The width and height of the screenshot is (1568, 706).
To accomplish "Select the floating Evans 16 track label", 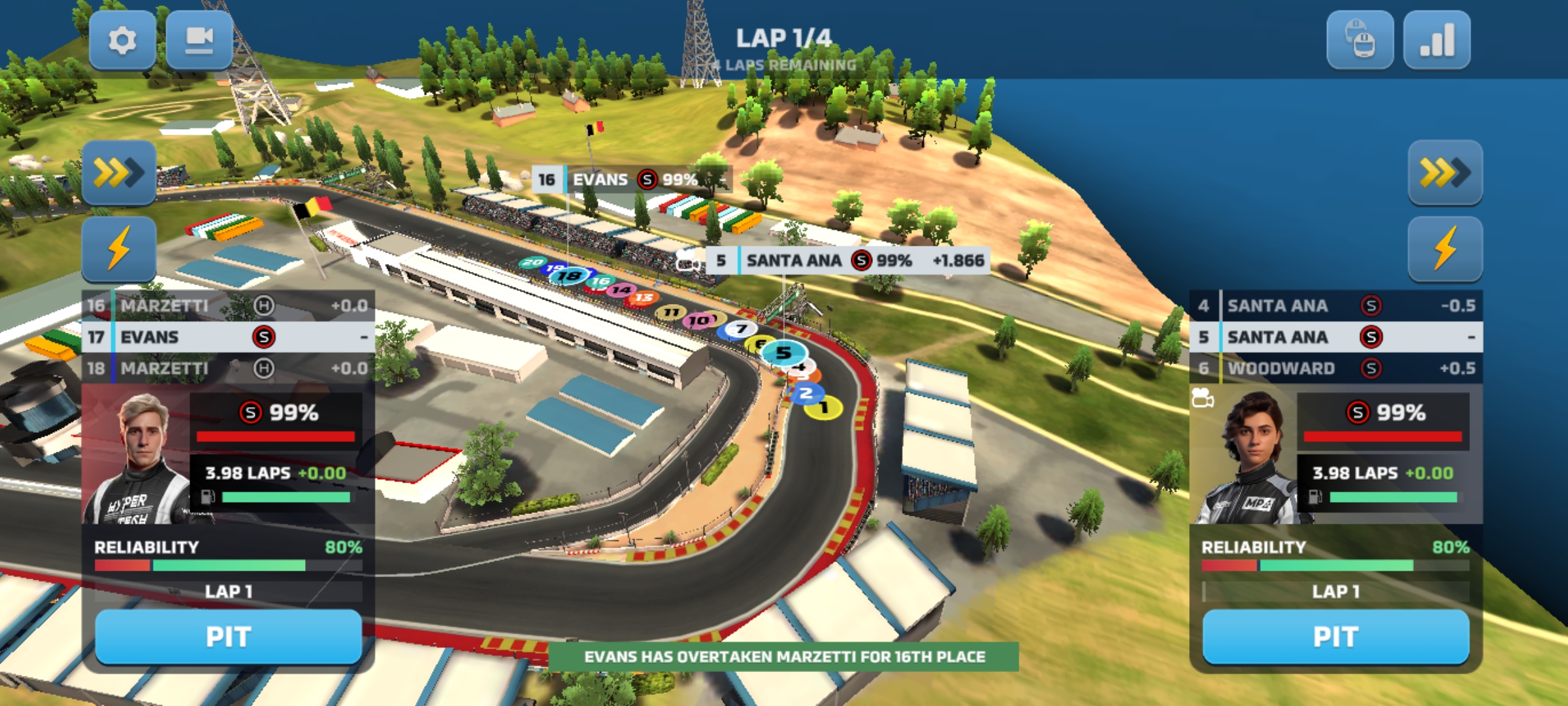I will tap(631, 179).
